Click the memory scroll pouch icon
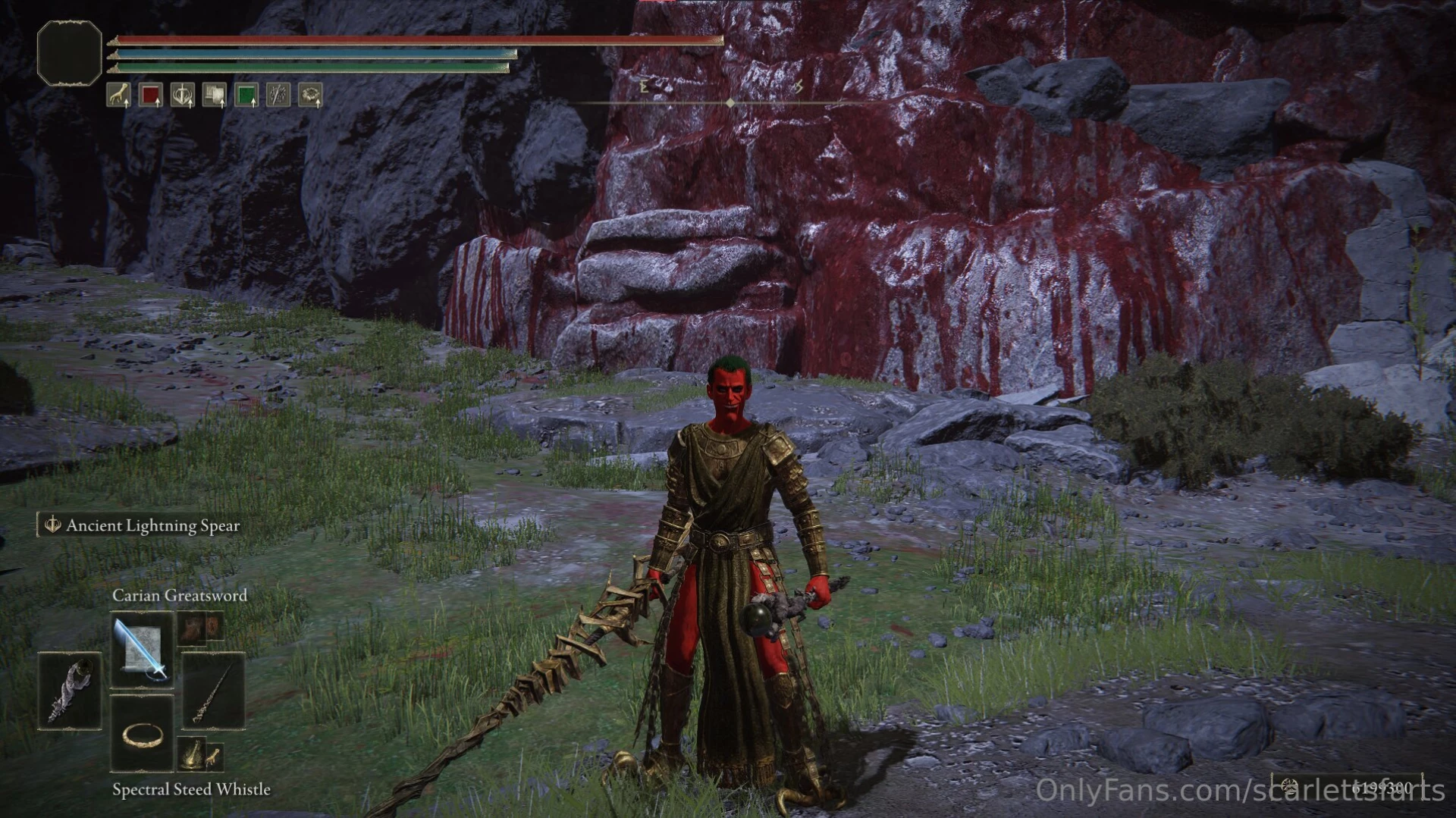The height and width of the screenshot is (818, 1456). [213, 94]
